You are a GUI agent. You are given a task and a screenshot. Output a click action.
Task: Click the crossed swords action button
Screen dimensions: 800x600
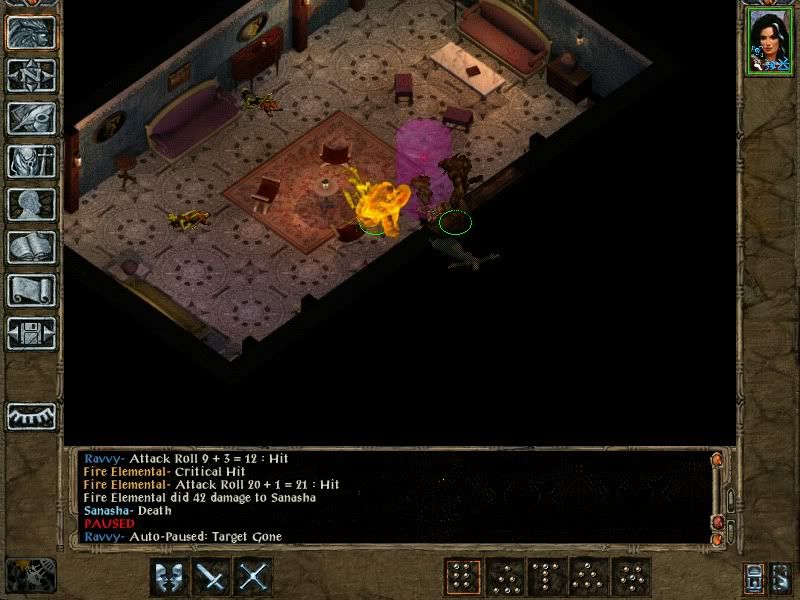(255, 577)
